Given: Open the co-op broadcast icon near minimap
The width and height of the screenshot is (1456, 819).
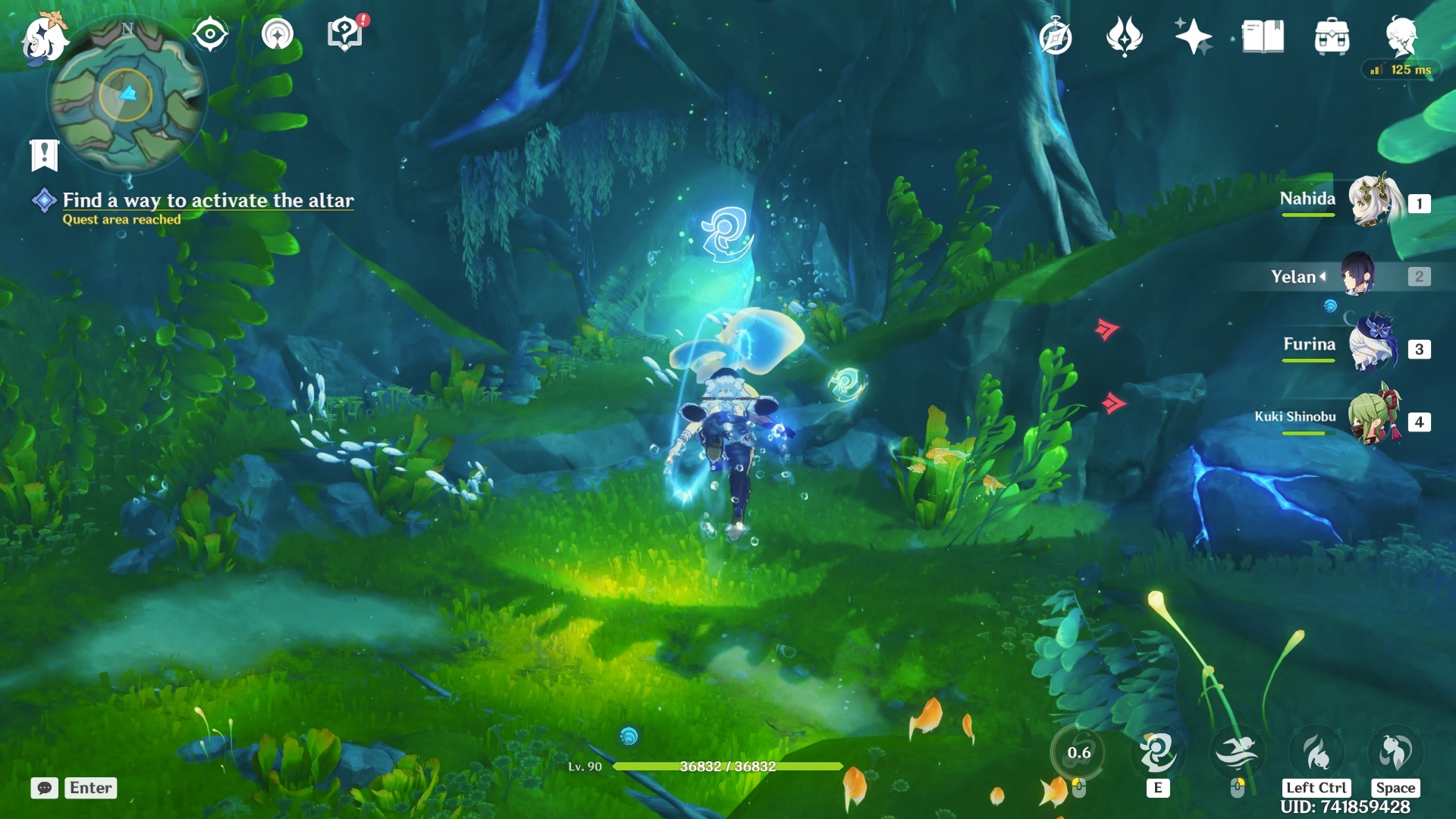Looking at the screenshot, I should click(x=279, y=34).
